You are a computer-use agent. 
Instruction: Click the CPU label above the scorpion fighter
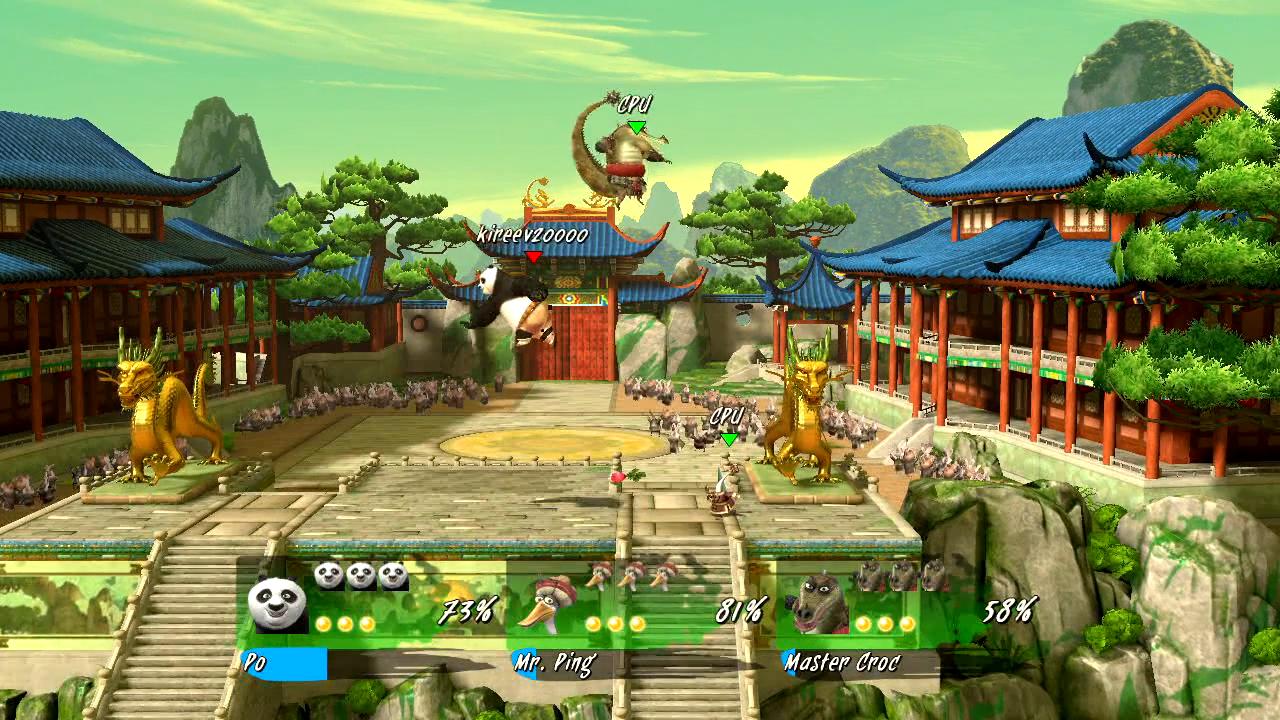(636, 102)
